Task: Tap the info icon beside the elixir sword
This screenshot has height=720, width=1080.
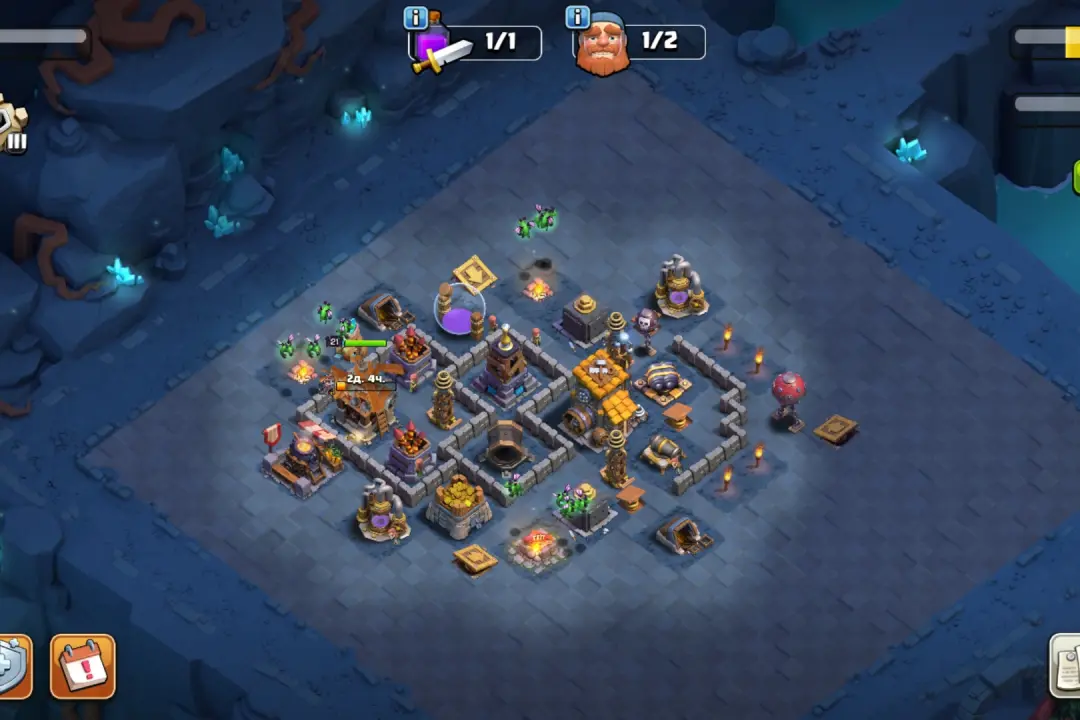Action: 416,18
